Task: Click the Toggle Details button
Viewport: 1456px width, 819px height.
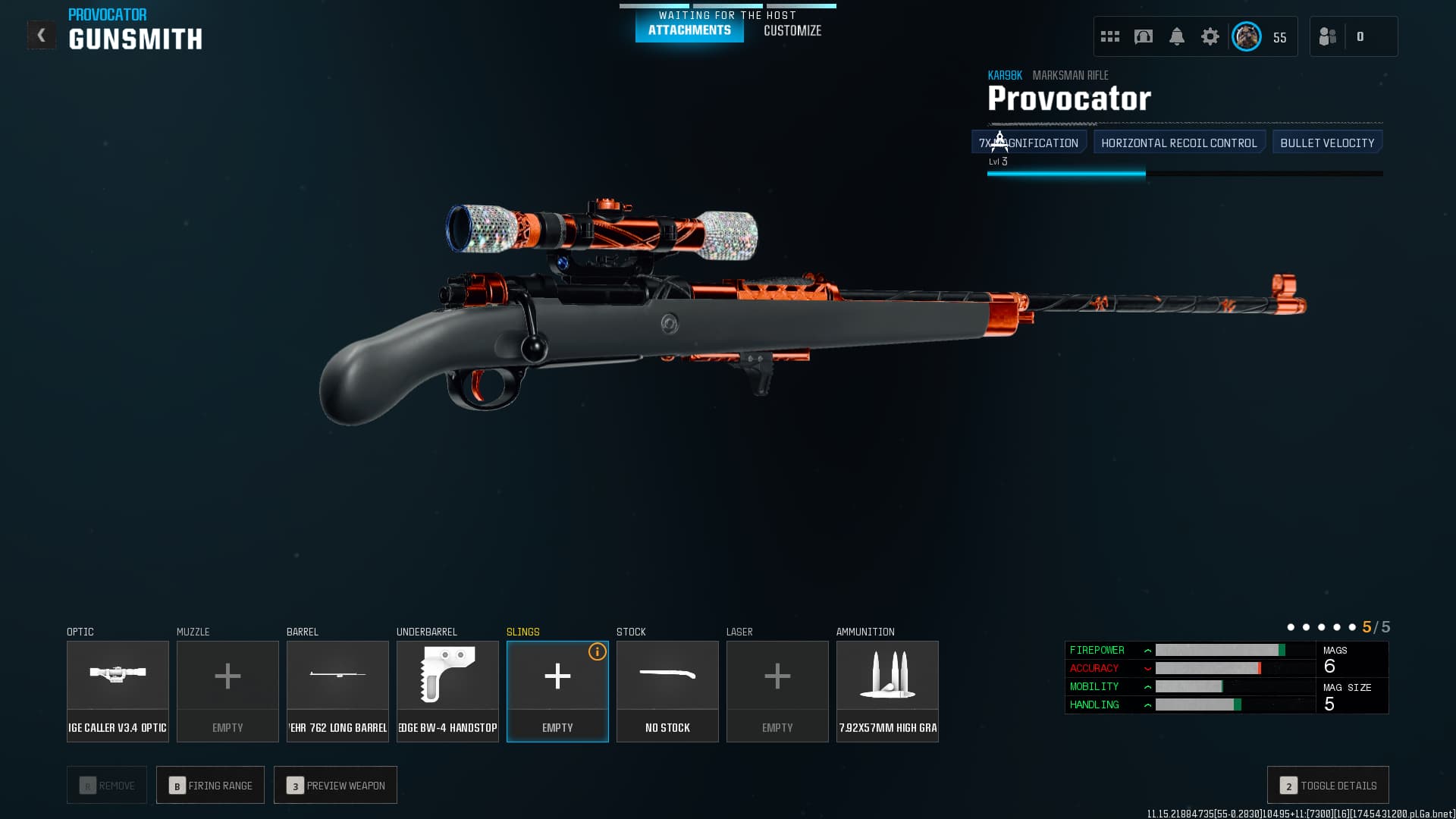Action: pyautogui.click(x=1327, y=785)
